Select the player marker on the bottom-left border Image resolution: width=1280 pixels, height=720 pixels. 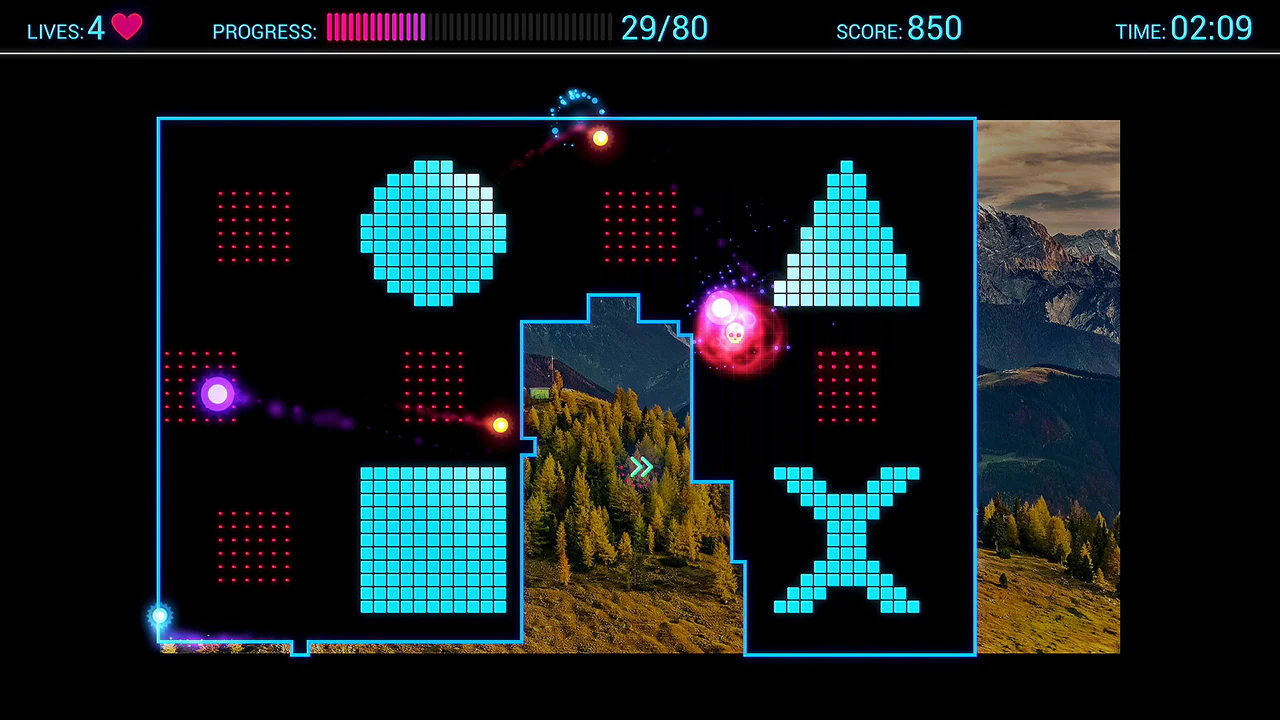pos(159,616)
